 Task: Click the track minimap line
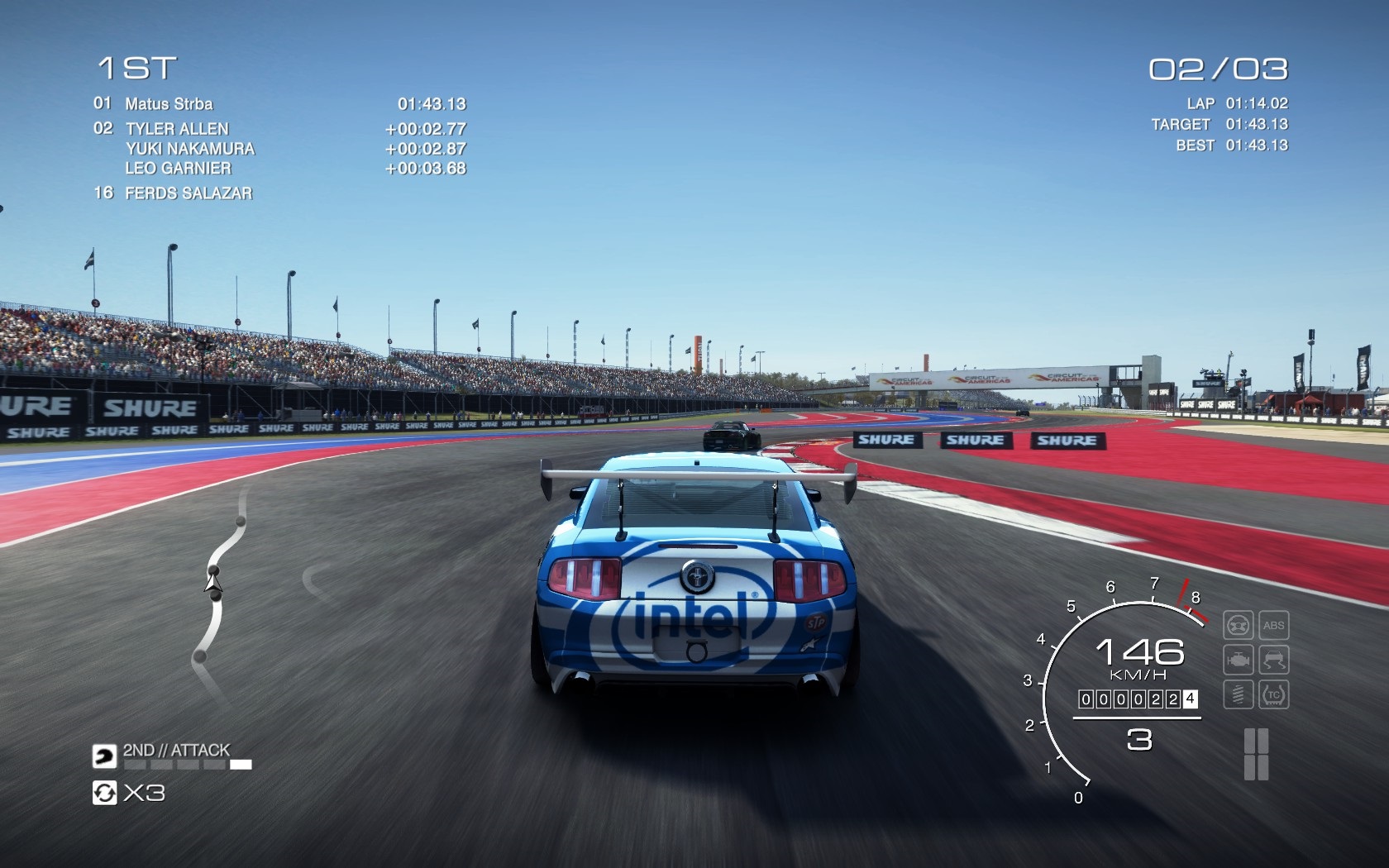[218, 579]
